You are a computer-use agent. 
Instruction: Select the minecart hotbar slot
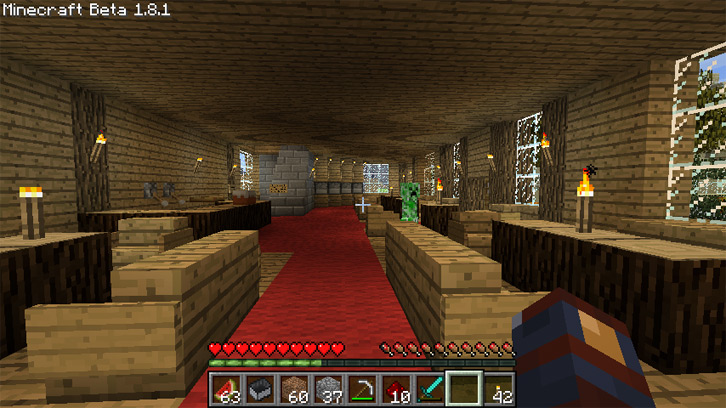[x=259, y=389]
